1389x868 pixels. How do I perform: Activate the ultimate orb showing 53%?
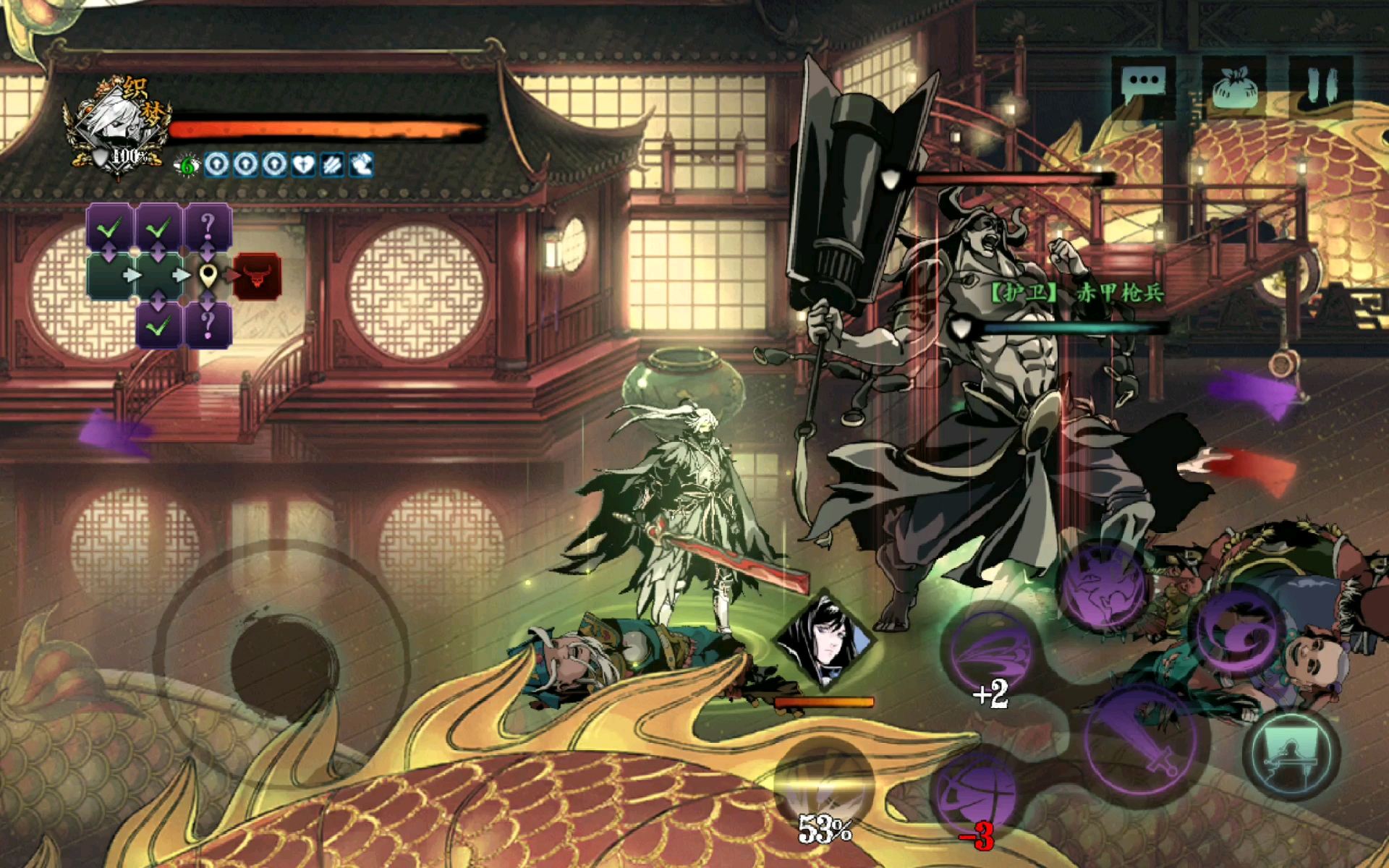824,786
